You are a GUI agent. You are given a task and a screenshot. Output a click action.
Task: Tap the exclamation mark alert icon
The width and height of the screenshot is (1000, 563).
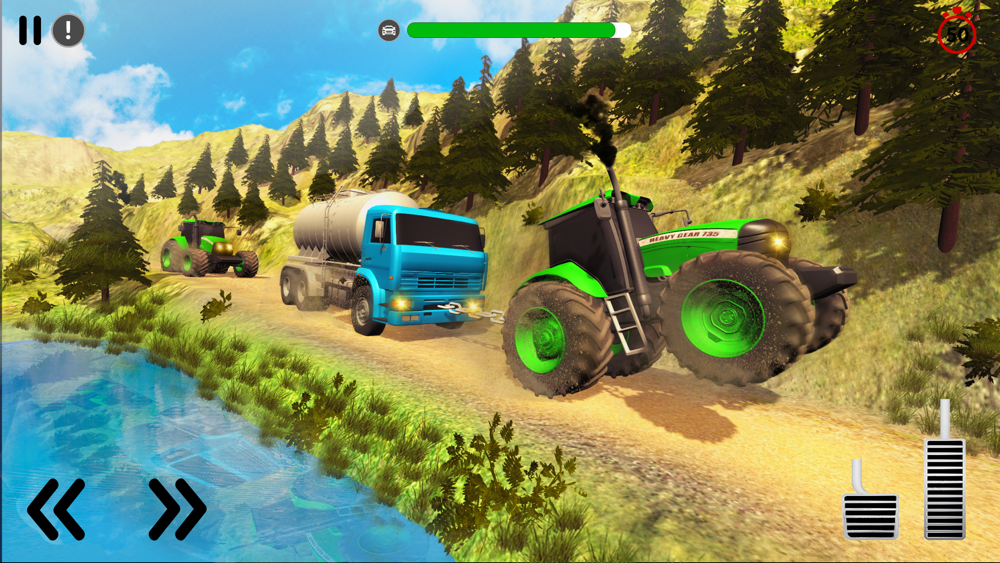click(68, 31)
